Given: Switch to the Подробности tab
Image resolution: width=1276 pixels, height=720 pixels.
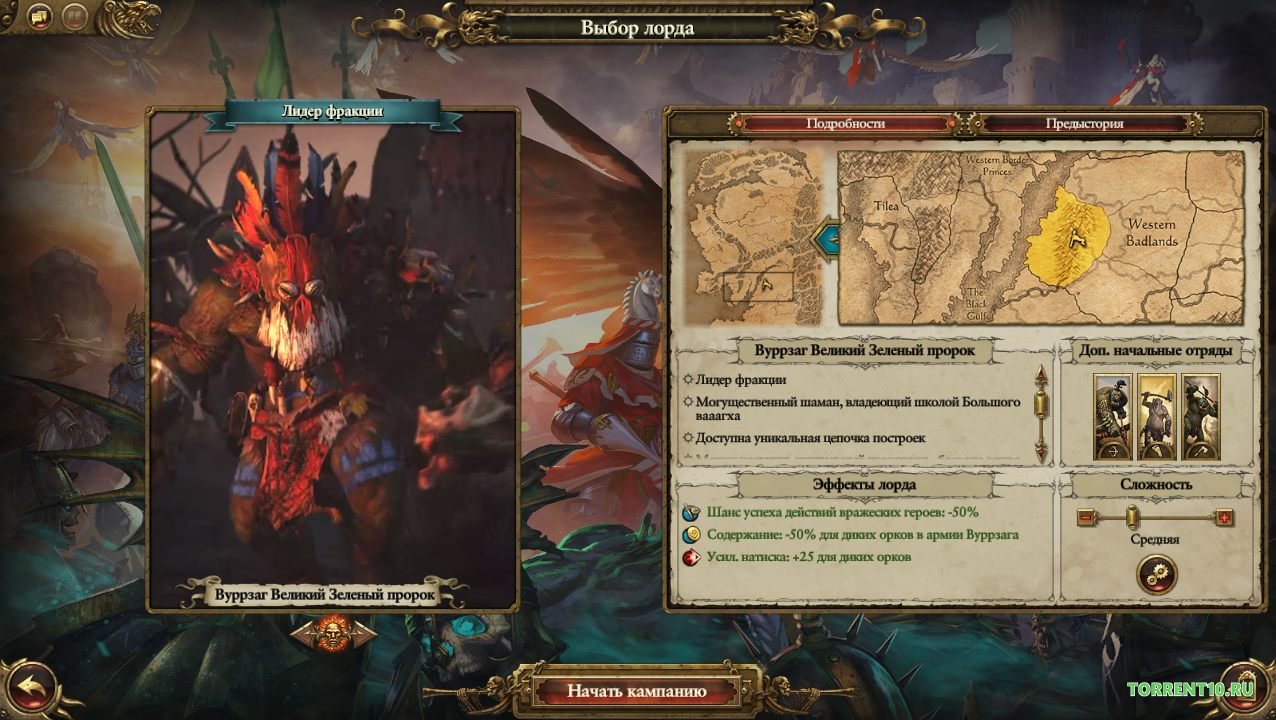Looking at the screenshot, I should click(x=845, y=124).
